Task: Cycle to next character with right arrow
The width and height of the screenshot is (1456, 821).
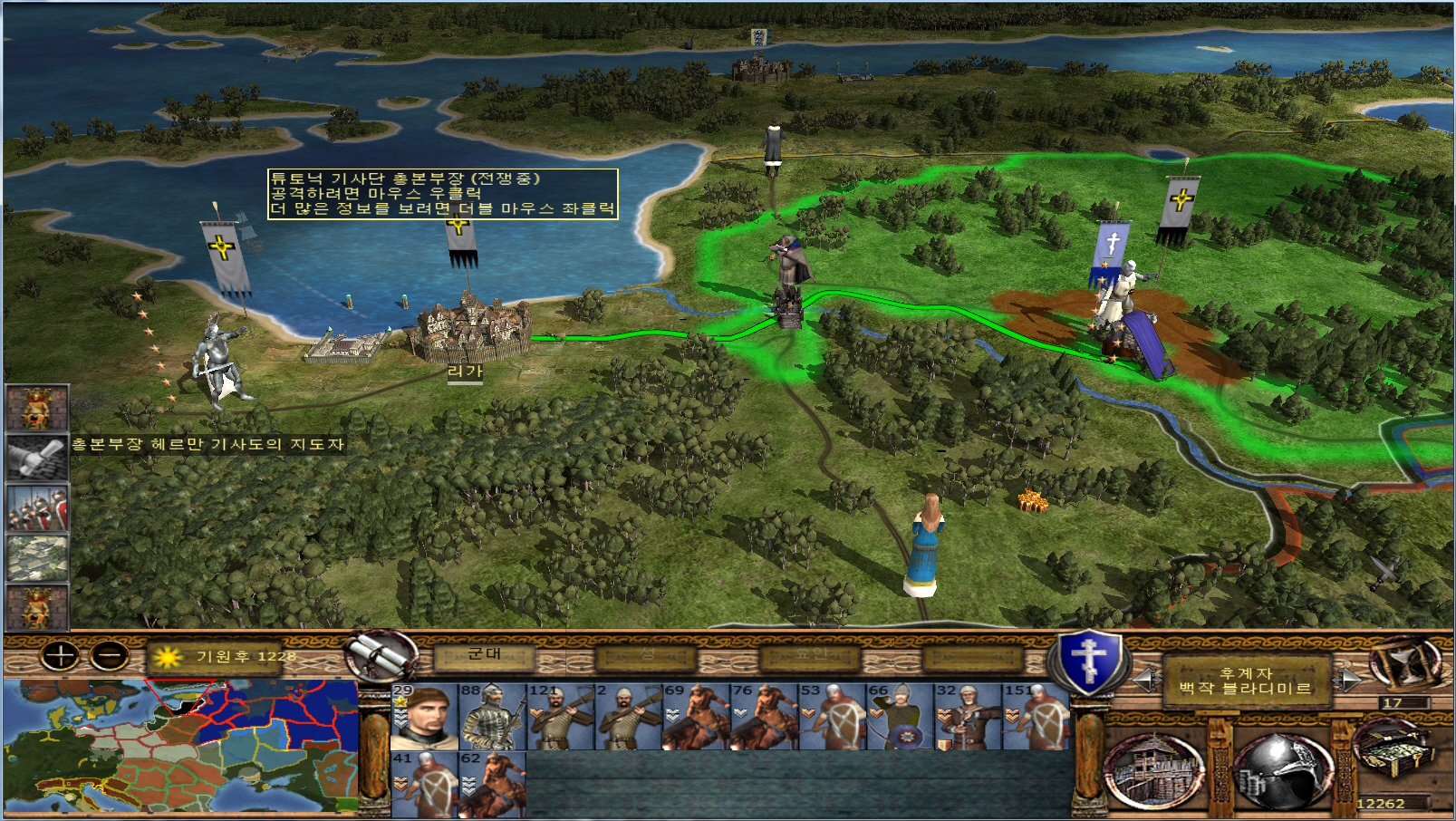Action: click(x=1349, y=680)
